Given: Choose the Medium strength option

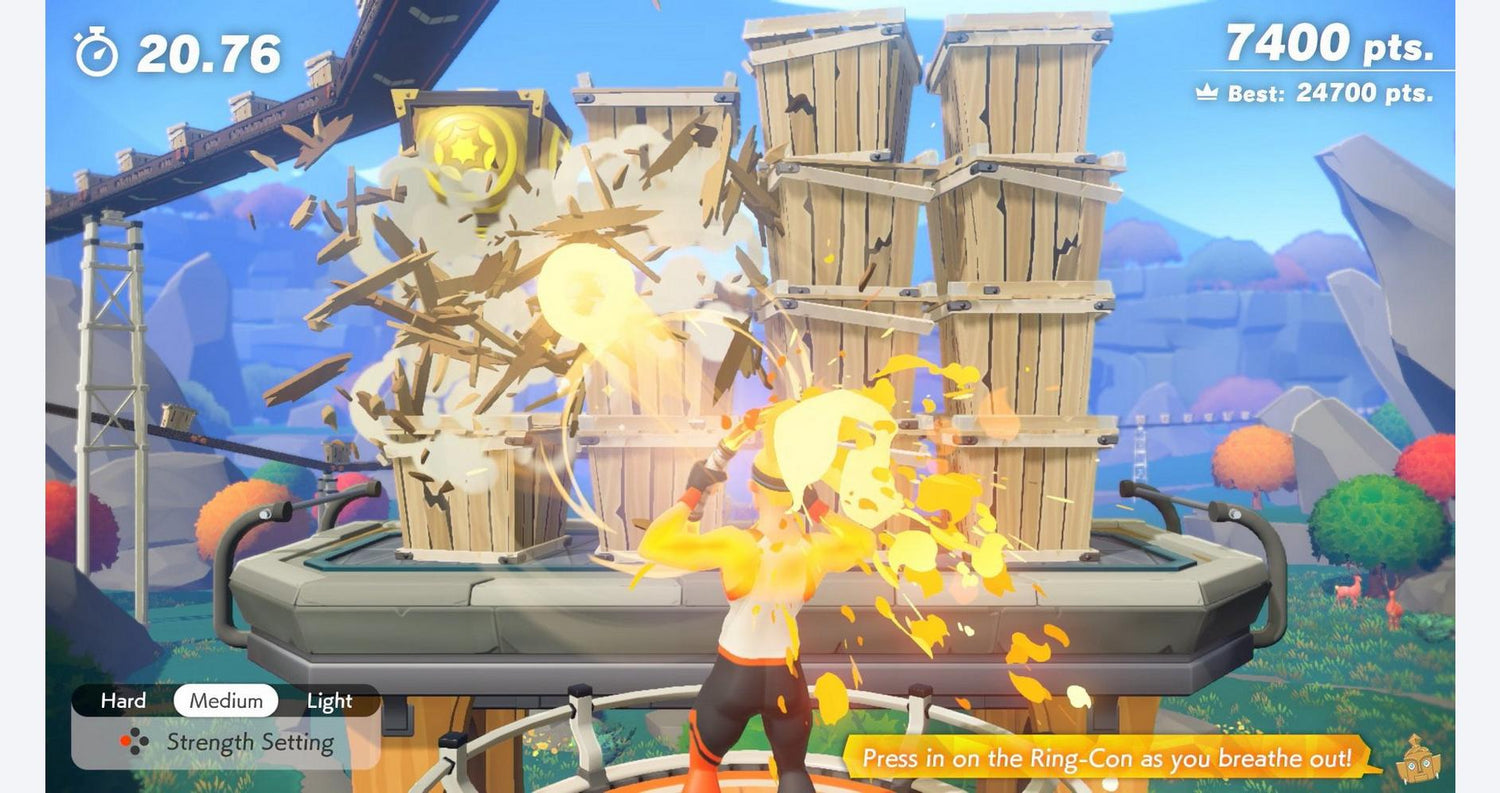Looking at the screenshot, I should tap(226, 701).
